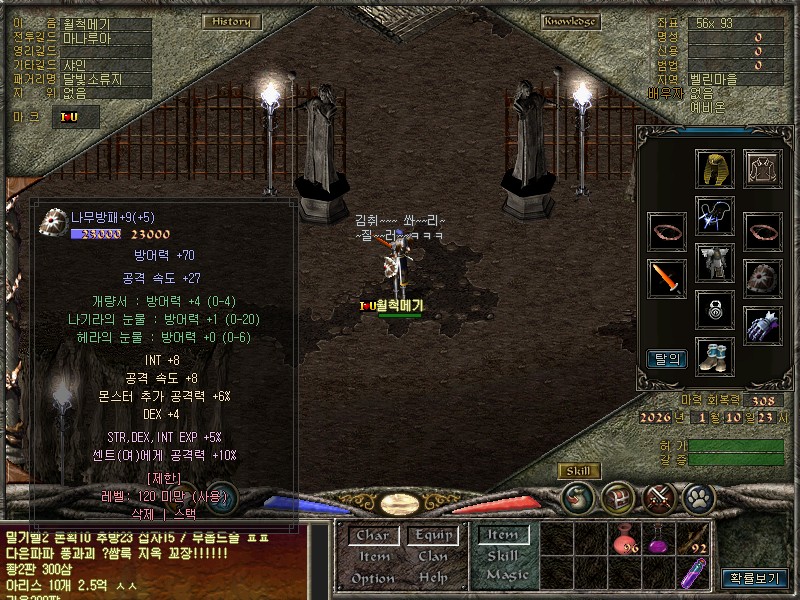
Task: Select the shirt armor equipment slot
Action: tap(762, 169)
